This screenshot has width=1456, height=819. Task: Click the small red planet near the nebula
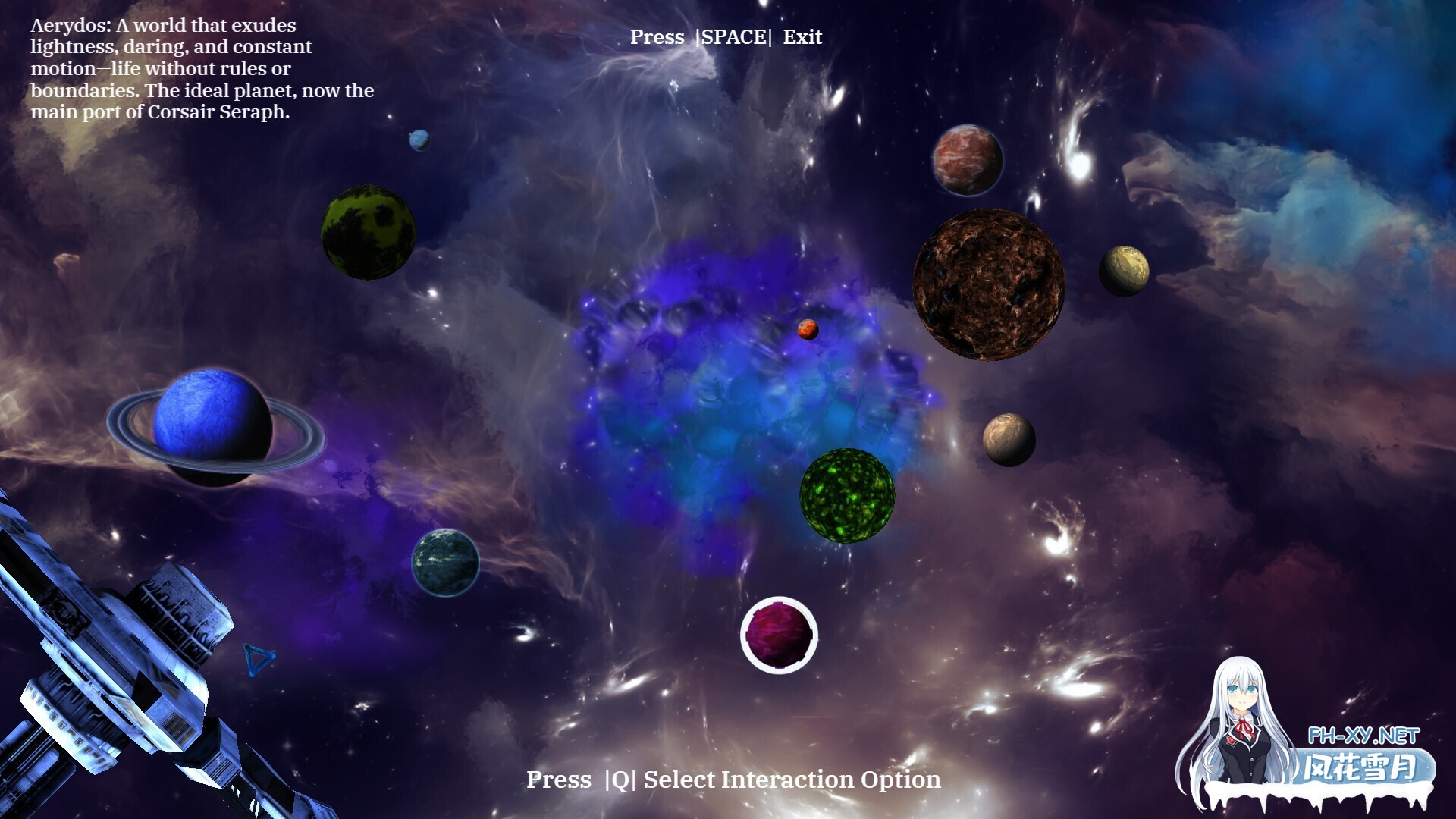click(x=808, y=330)
